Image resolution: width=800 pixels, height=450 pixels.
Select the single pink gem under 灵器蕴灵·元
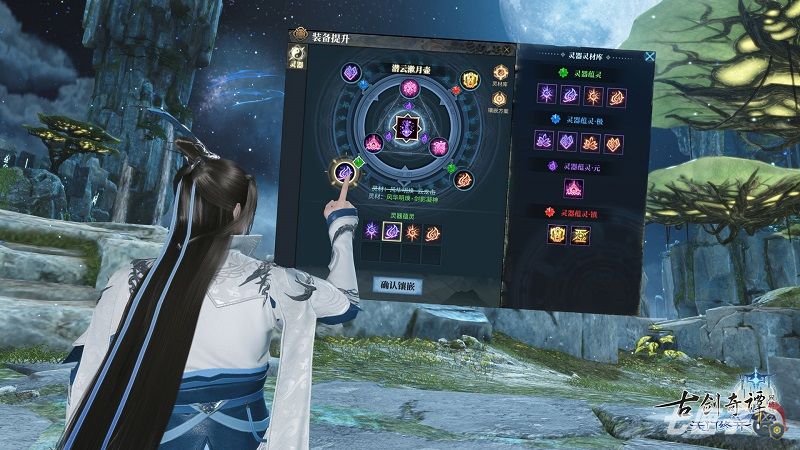[x=574, y=188]
